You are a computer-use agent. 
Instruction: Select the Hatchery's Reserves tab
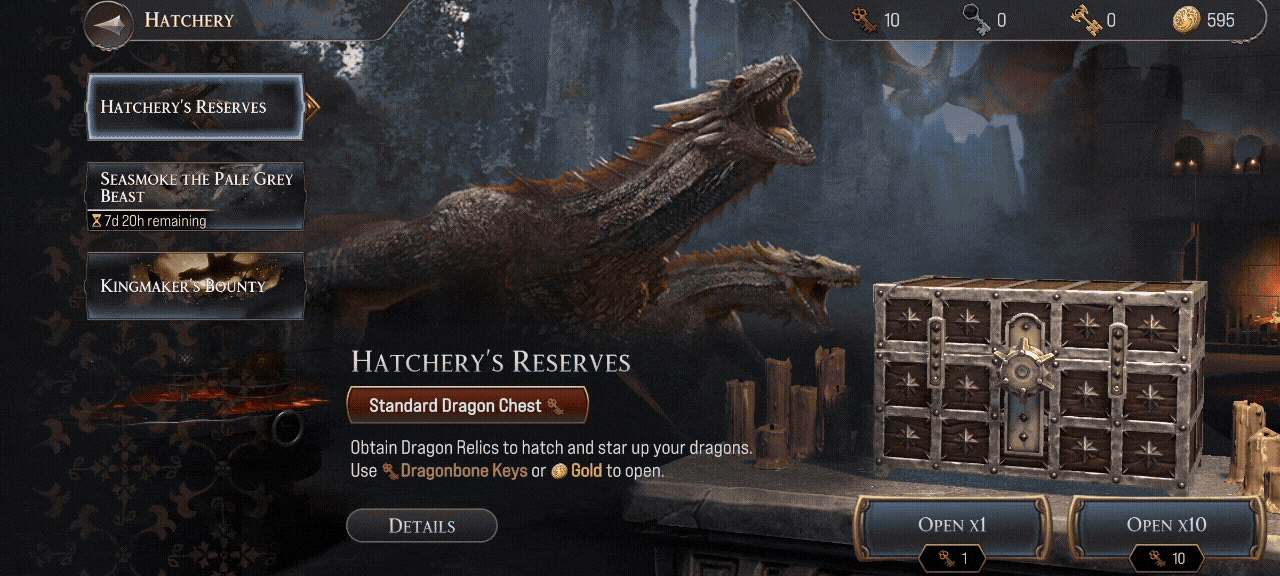195,107
